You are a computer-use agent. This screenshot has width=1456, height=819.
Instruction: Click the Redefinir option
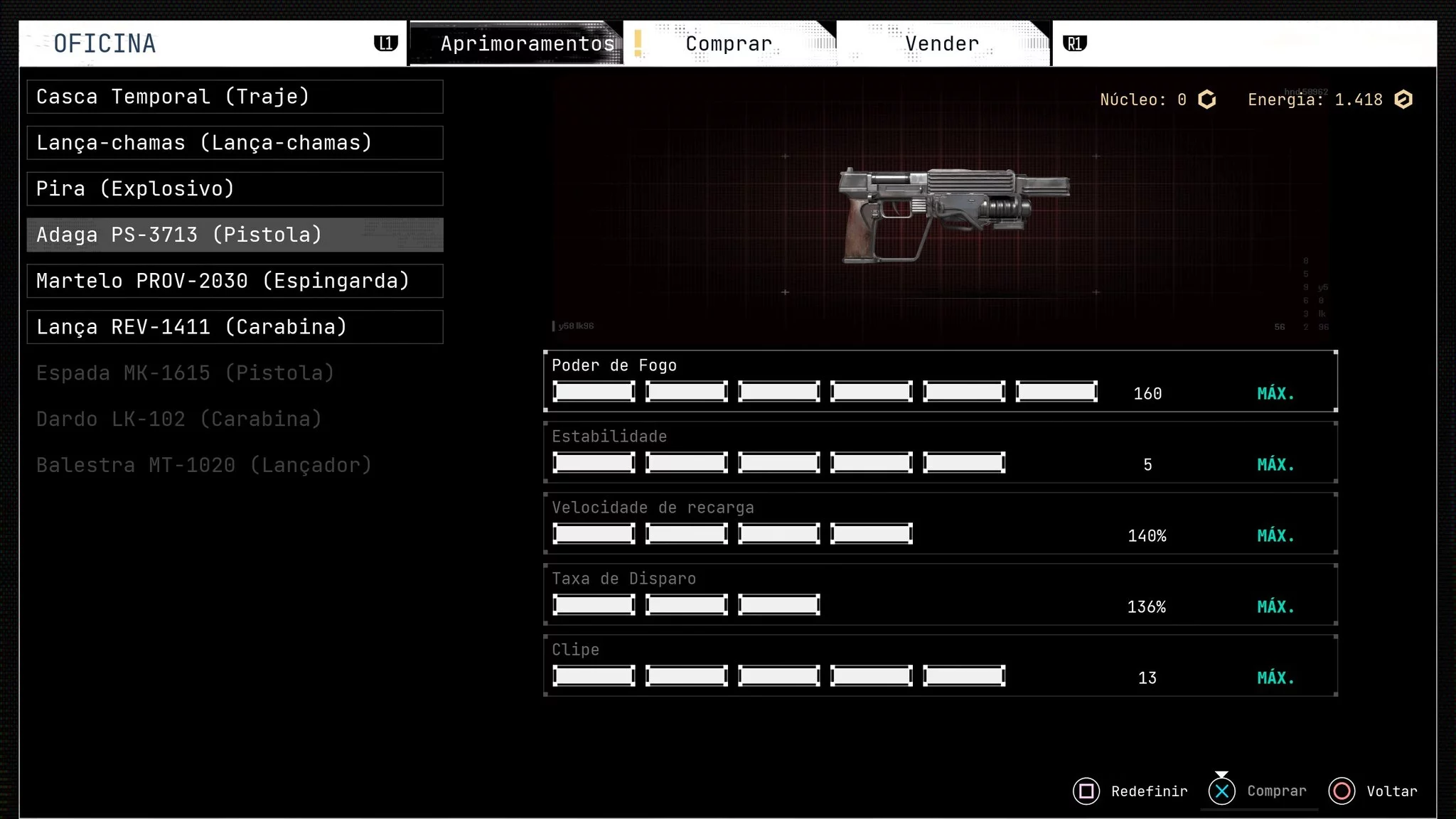pos(1131,791)
